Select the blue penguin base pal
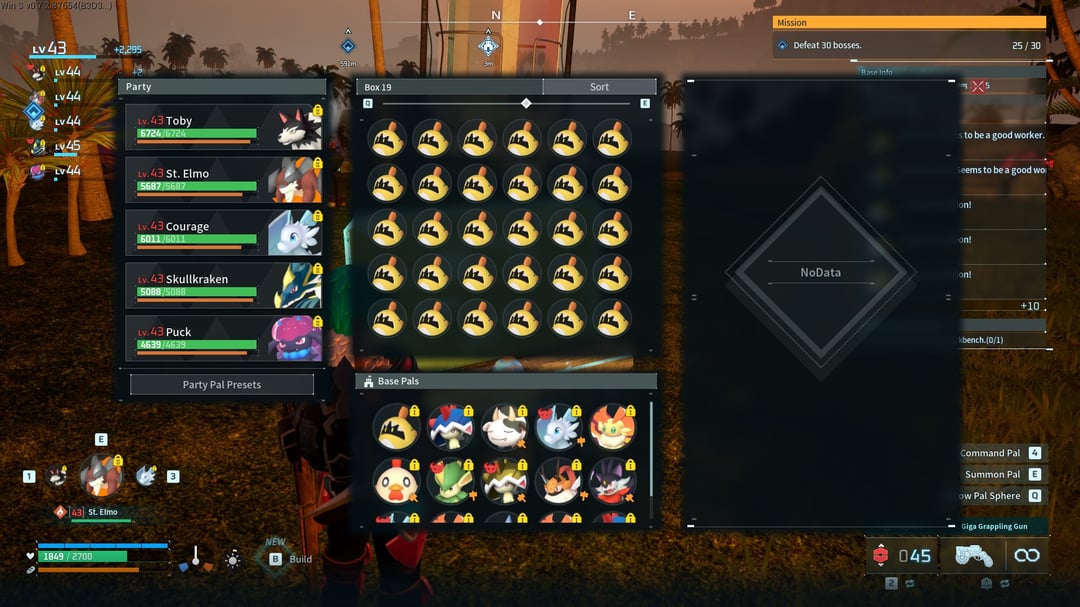Viewport: 1080px width, 607px height. pos(449,427)
